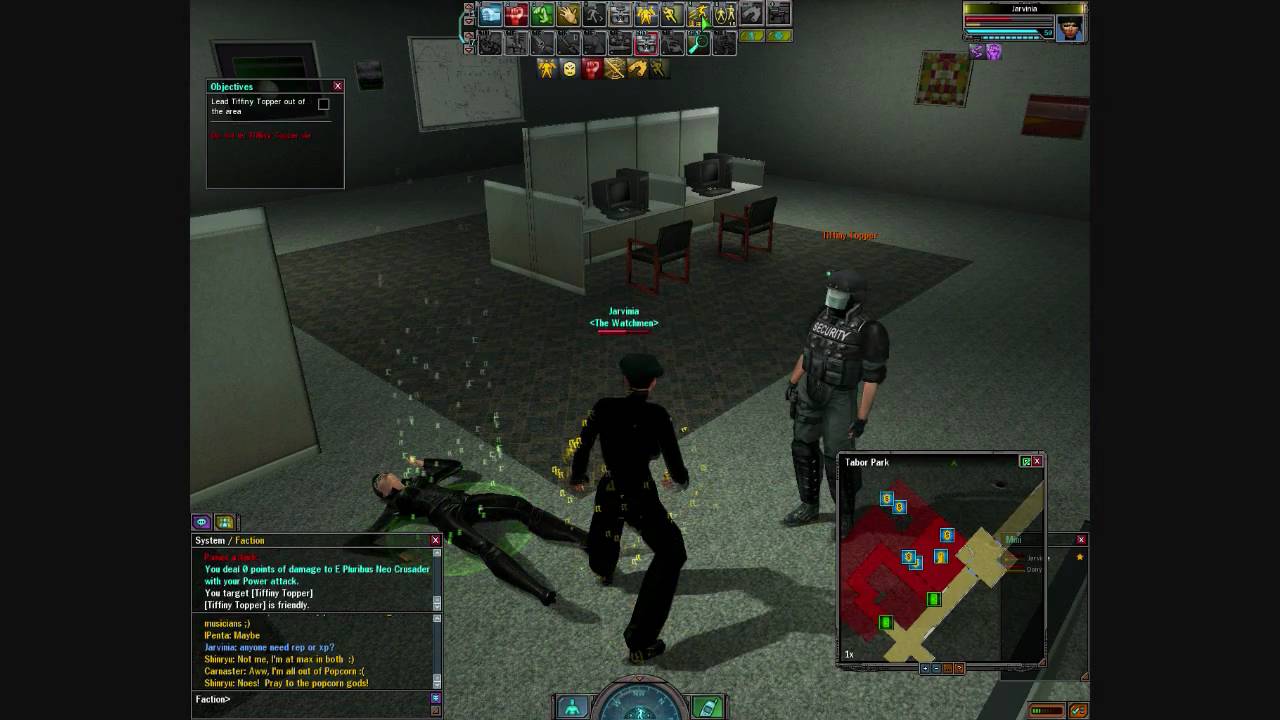Use the green flexing arm ability
This screenshot has height=720, width=1280.
[542, 14]
